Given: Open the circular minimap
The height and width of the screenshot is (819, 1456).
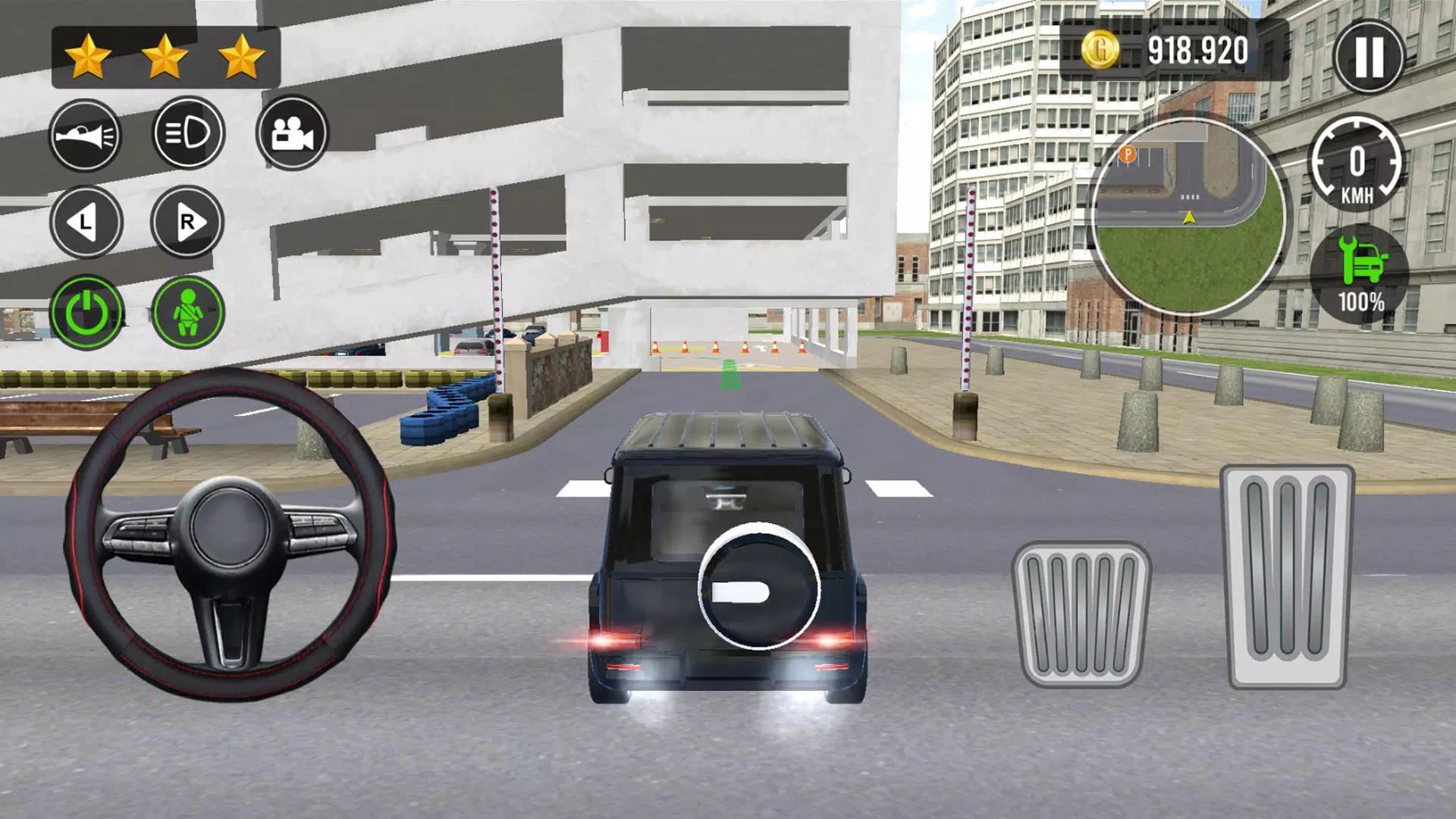Looking at the screenshot, I should coord(1188,217).
